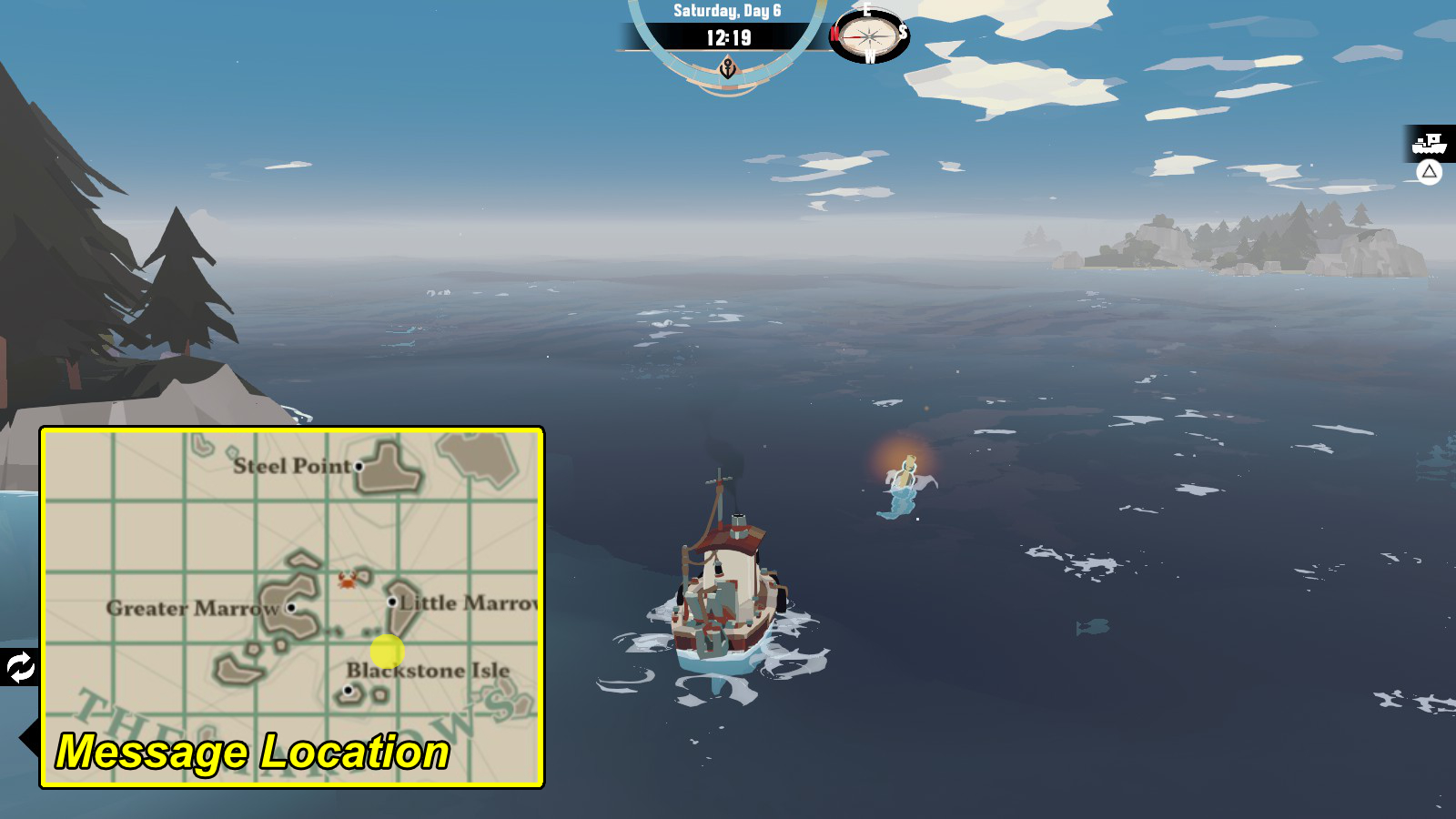Toggle the Blackstone Isle location dot
The image size is (1456, 819).
pyautogui.click(x=349, y=690)
